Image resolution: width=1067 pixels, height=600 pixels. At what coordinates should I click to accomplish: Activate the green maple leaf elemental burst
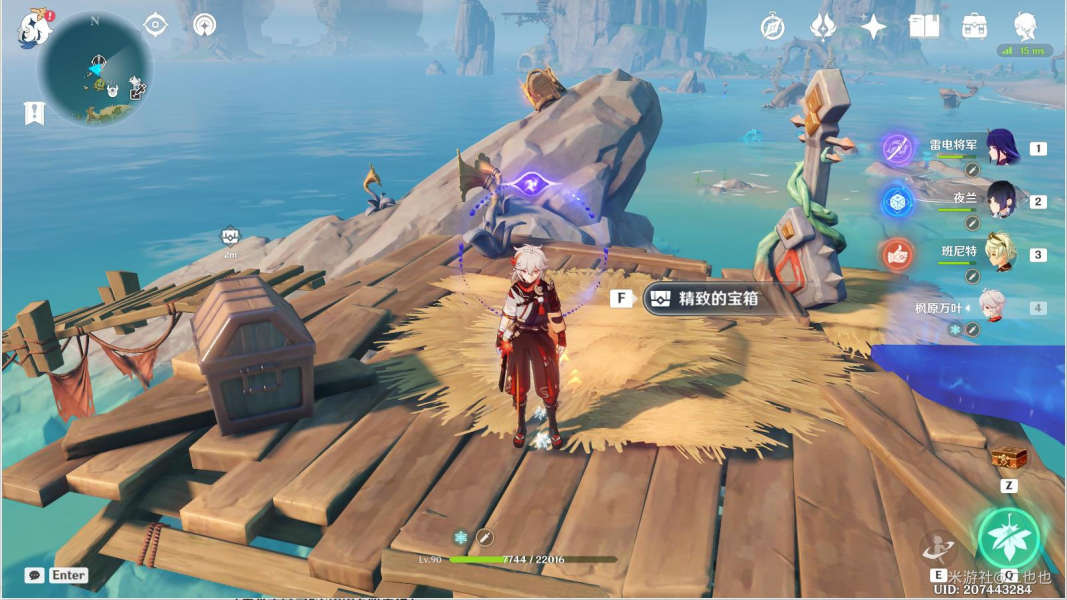coord(1009,538)
